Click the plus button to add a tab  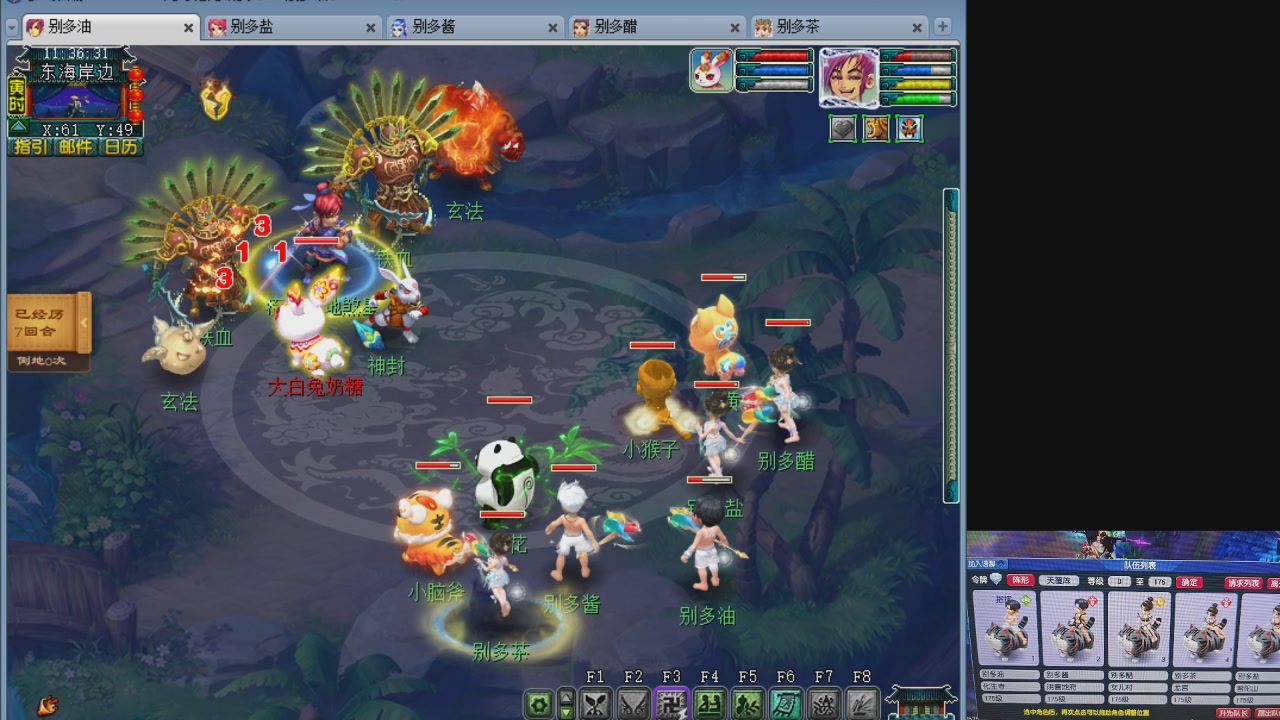pyautogui.click(x=944, y=27)
